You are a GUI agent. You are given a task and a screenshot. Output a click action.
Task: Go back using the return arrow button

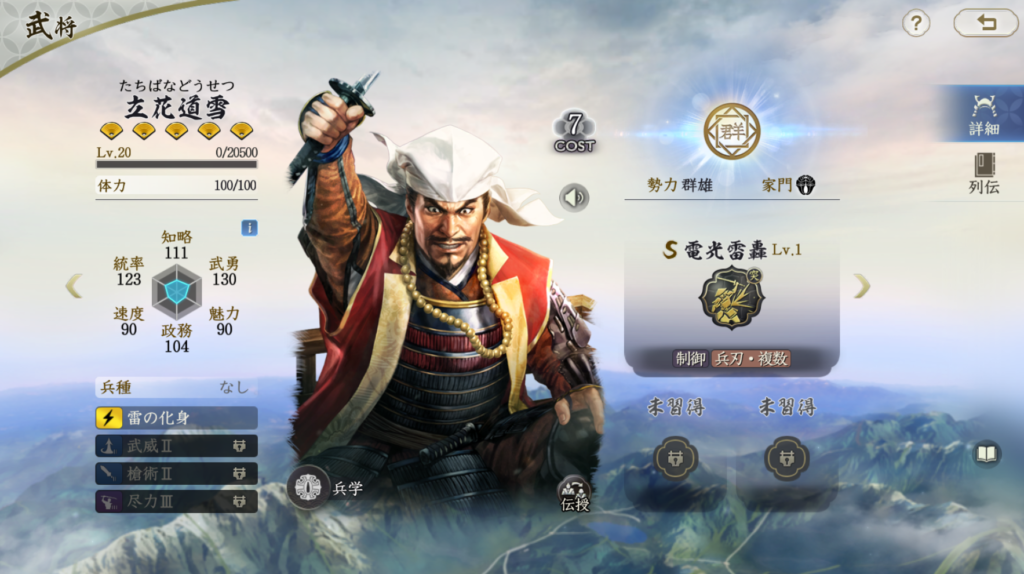click(985, 23)
